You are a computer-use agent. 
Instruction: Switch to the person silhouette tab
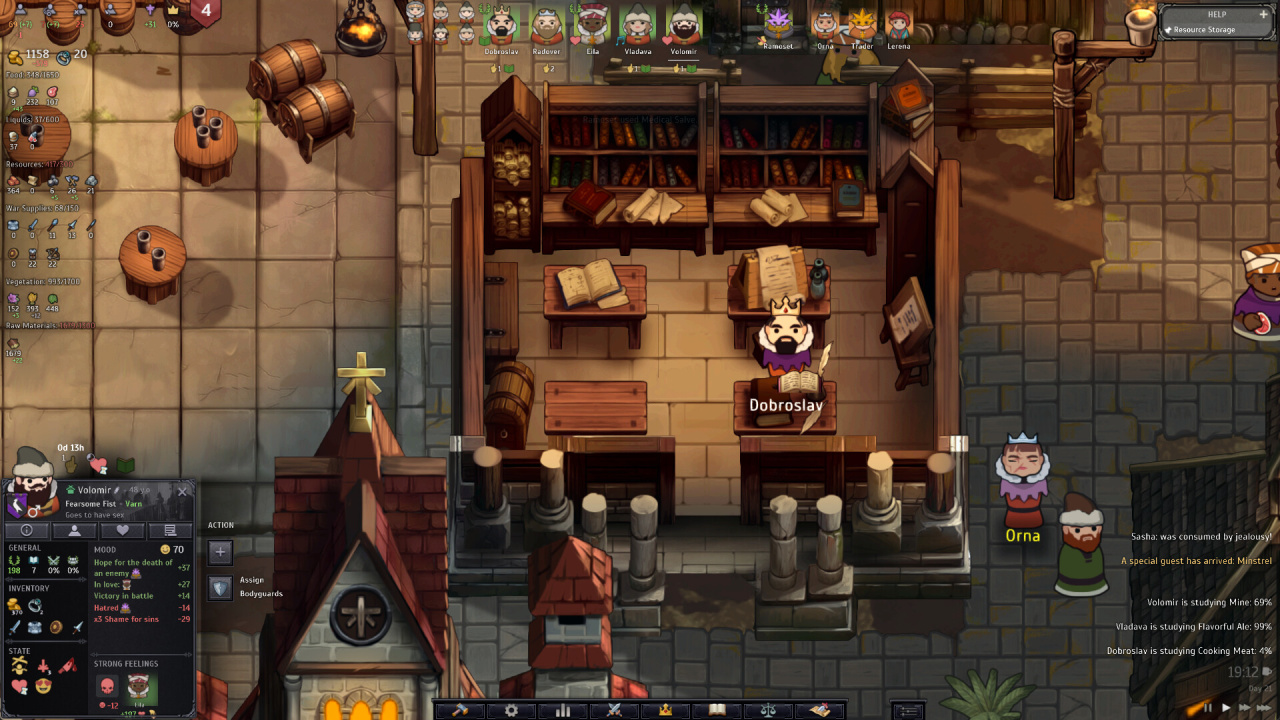click(75, 530)
